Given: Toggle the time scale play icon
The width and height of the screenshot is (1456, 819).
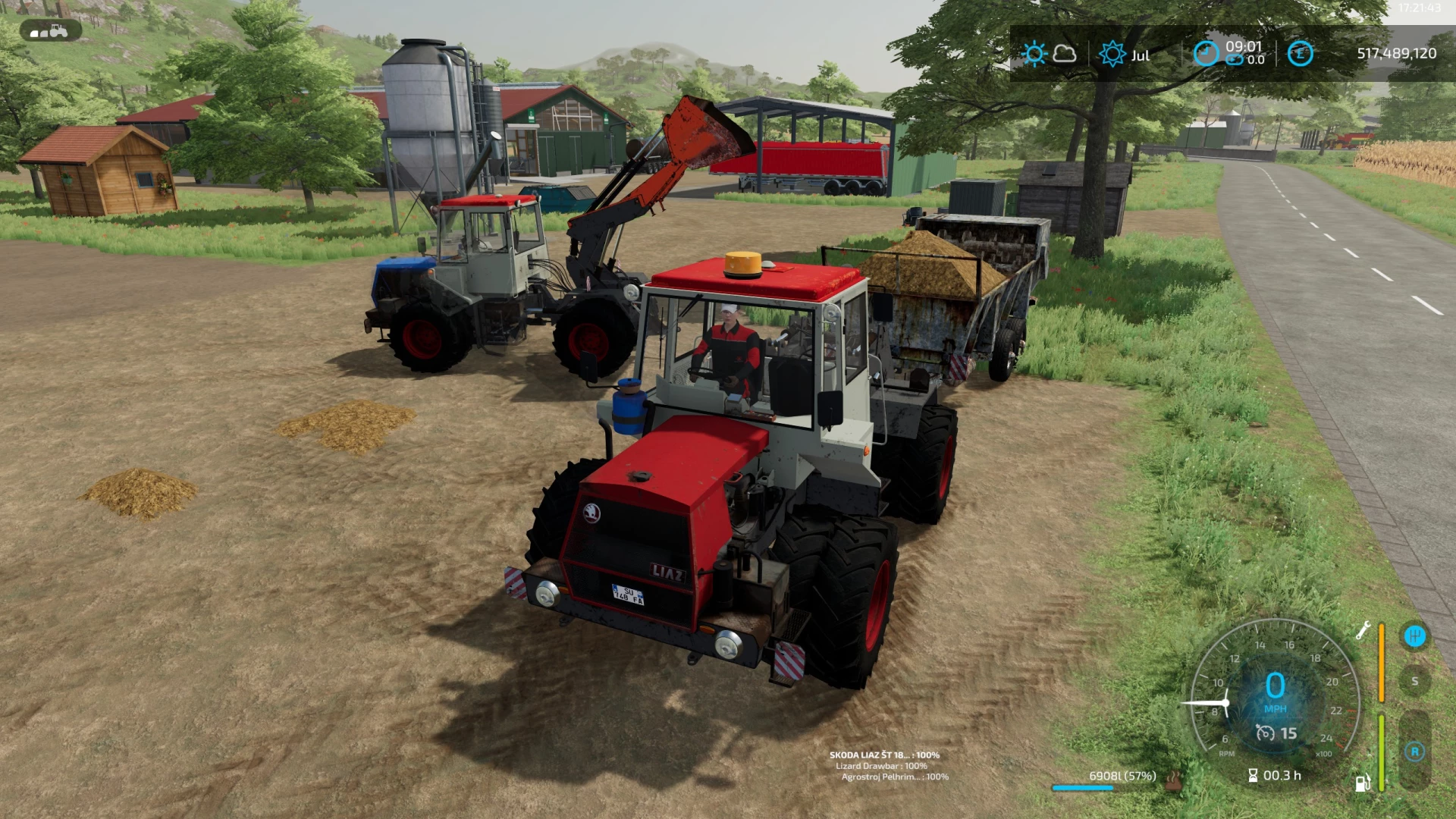Looking at the screenshot, I should pos(1235,60).
